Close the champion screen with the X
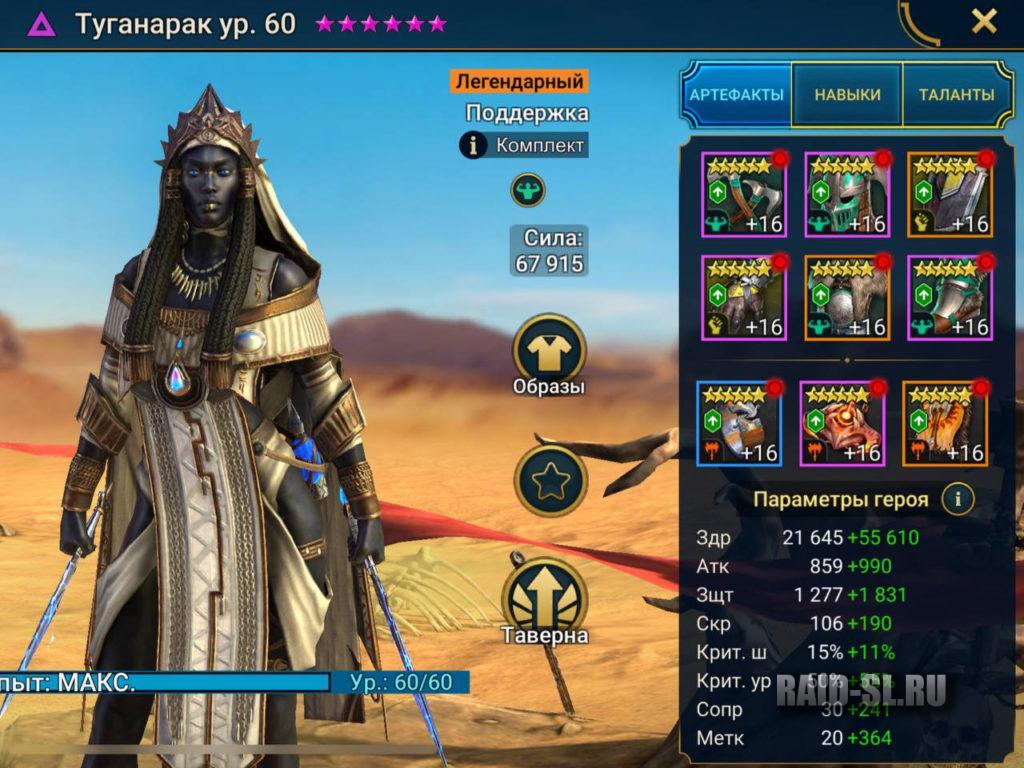The height and width of the screenshot is (768, 1024). click(984, 21)
